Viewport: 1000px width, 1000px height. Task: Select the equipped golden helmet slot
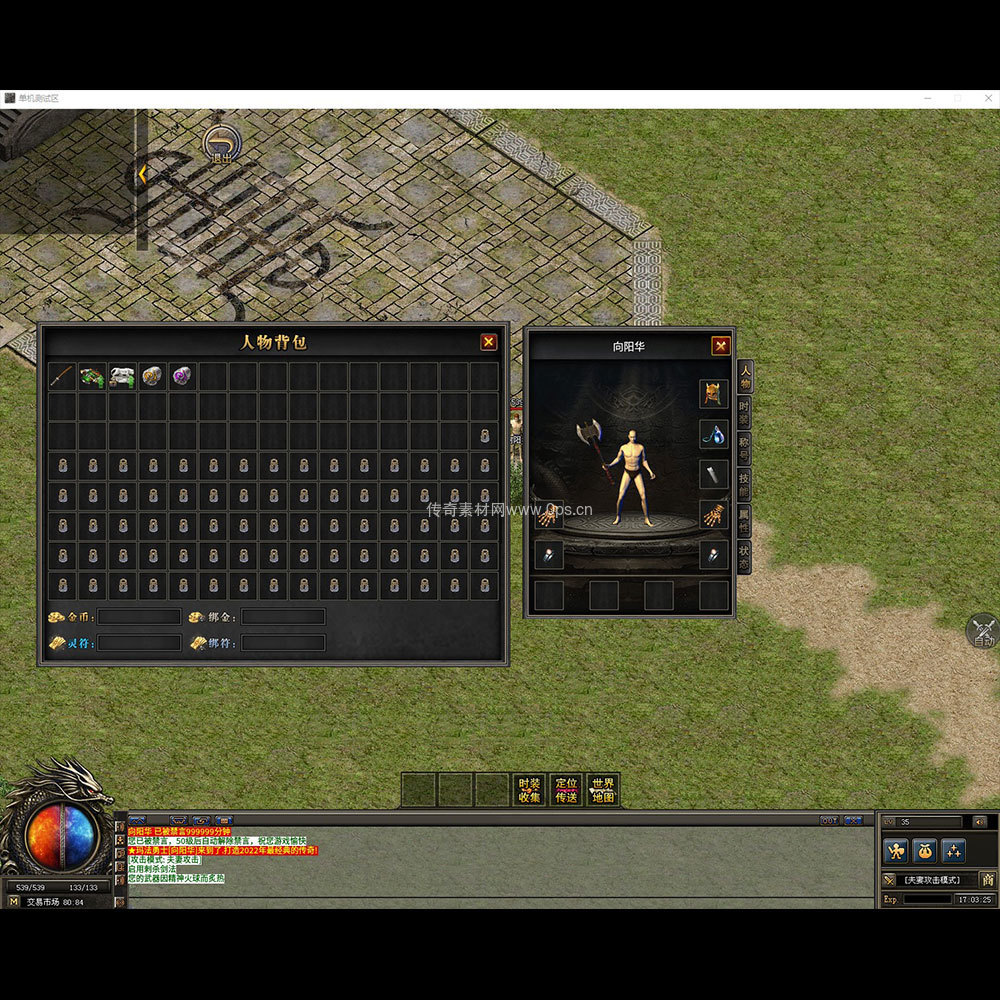(713, 394)
